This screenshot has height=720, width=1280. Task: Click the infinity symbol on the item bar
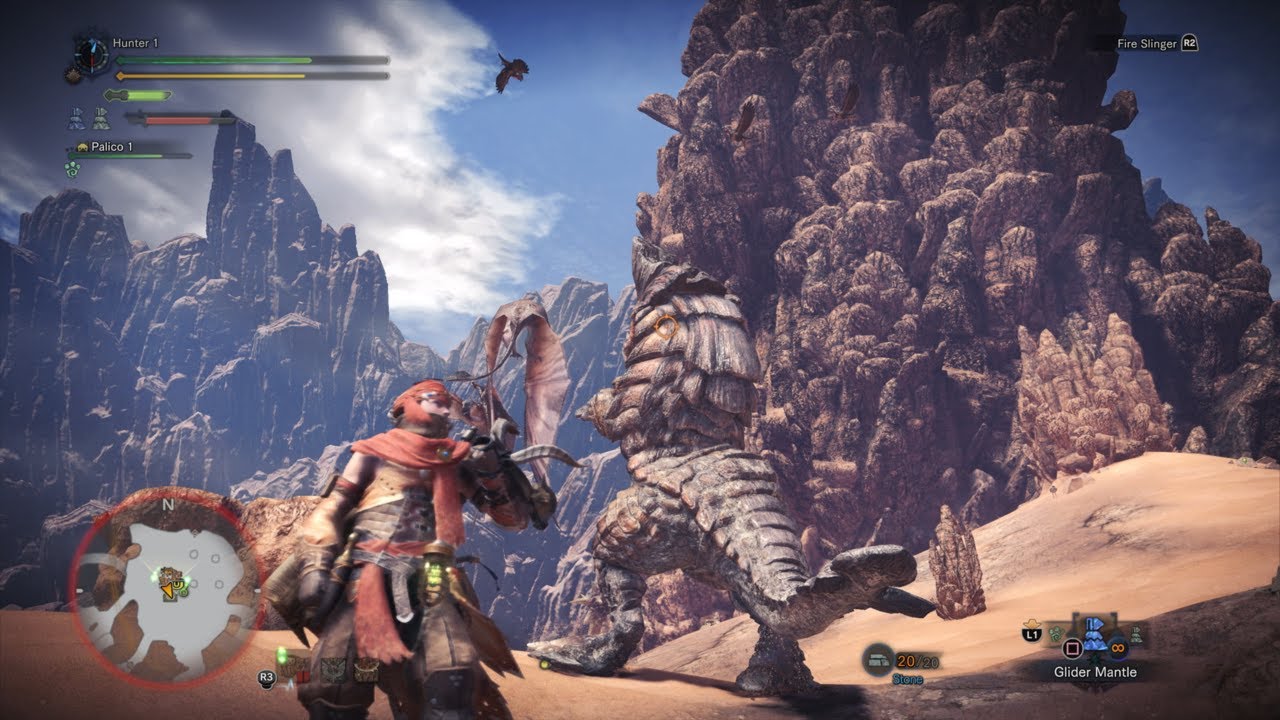(1118, 648)
